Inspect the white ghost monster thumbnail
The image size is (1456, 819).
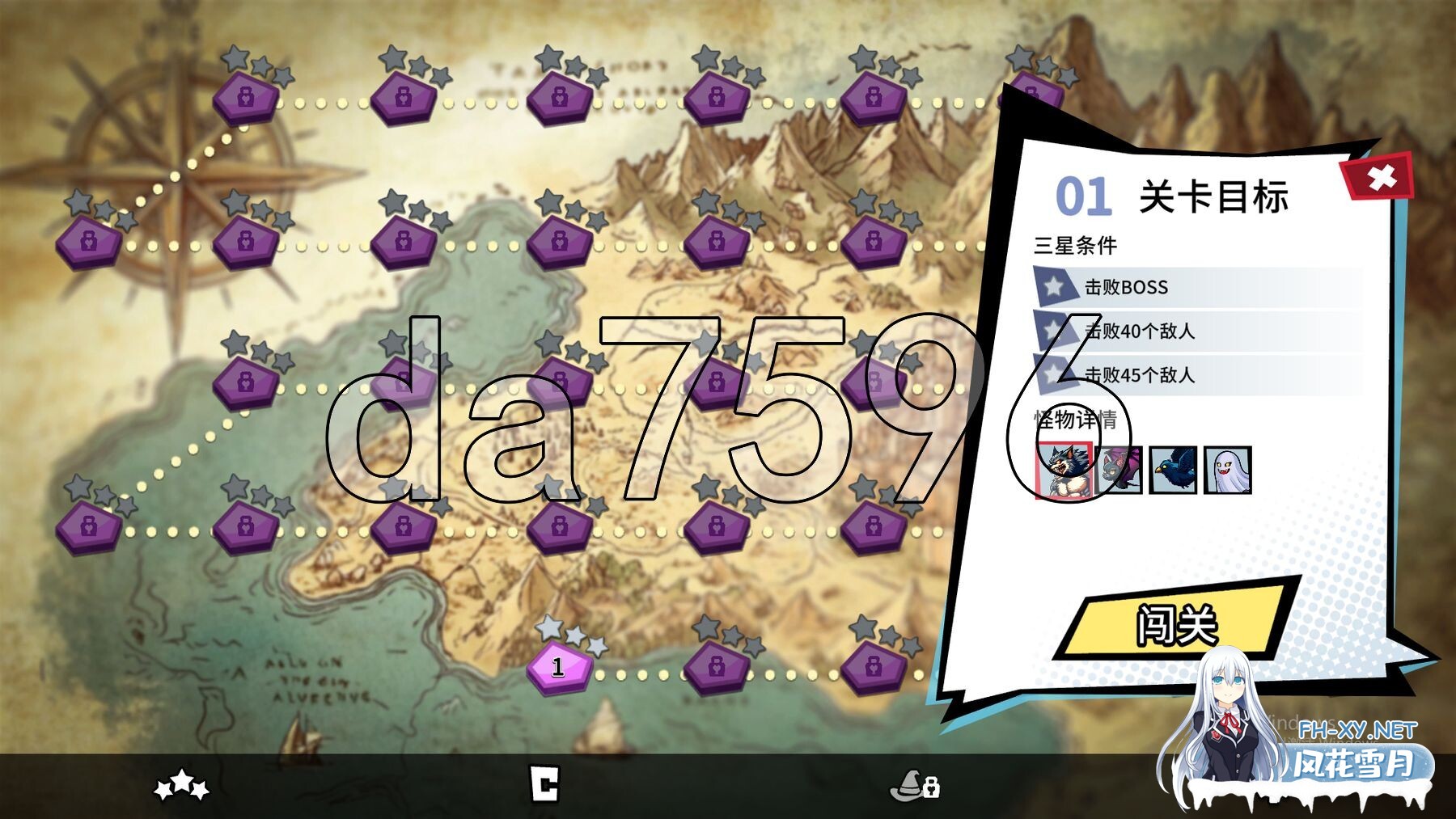pos(1227,470)
